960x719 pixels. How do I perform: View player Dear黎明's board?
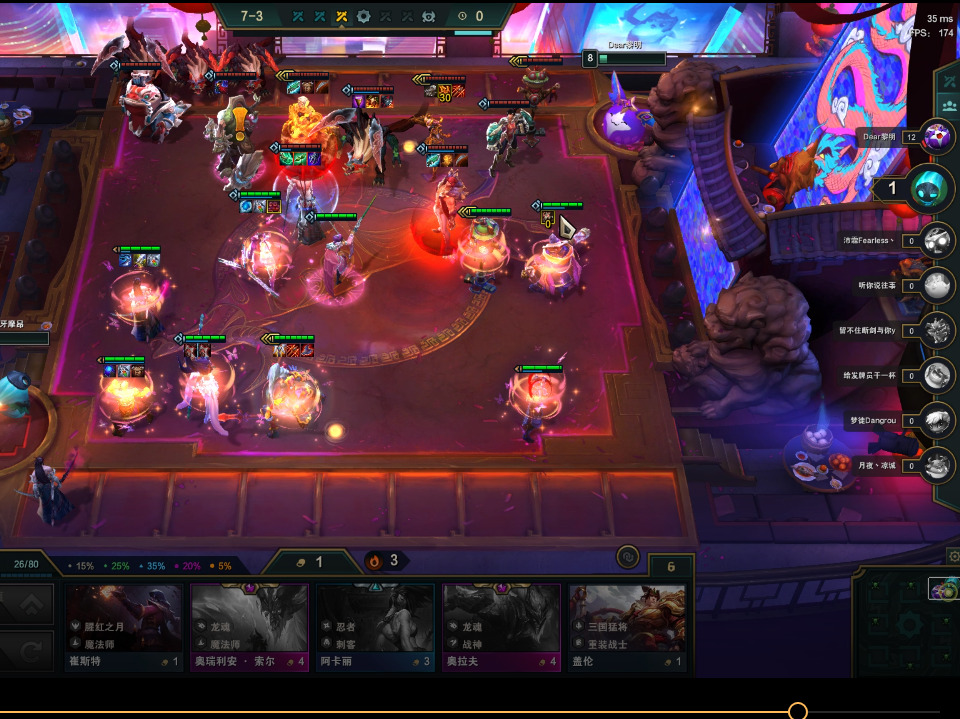(938, 137)
